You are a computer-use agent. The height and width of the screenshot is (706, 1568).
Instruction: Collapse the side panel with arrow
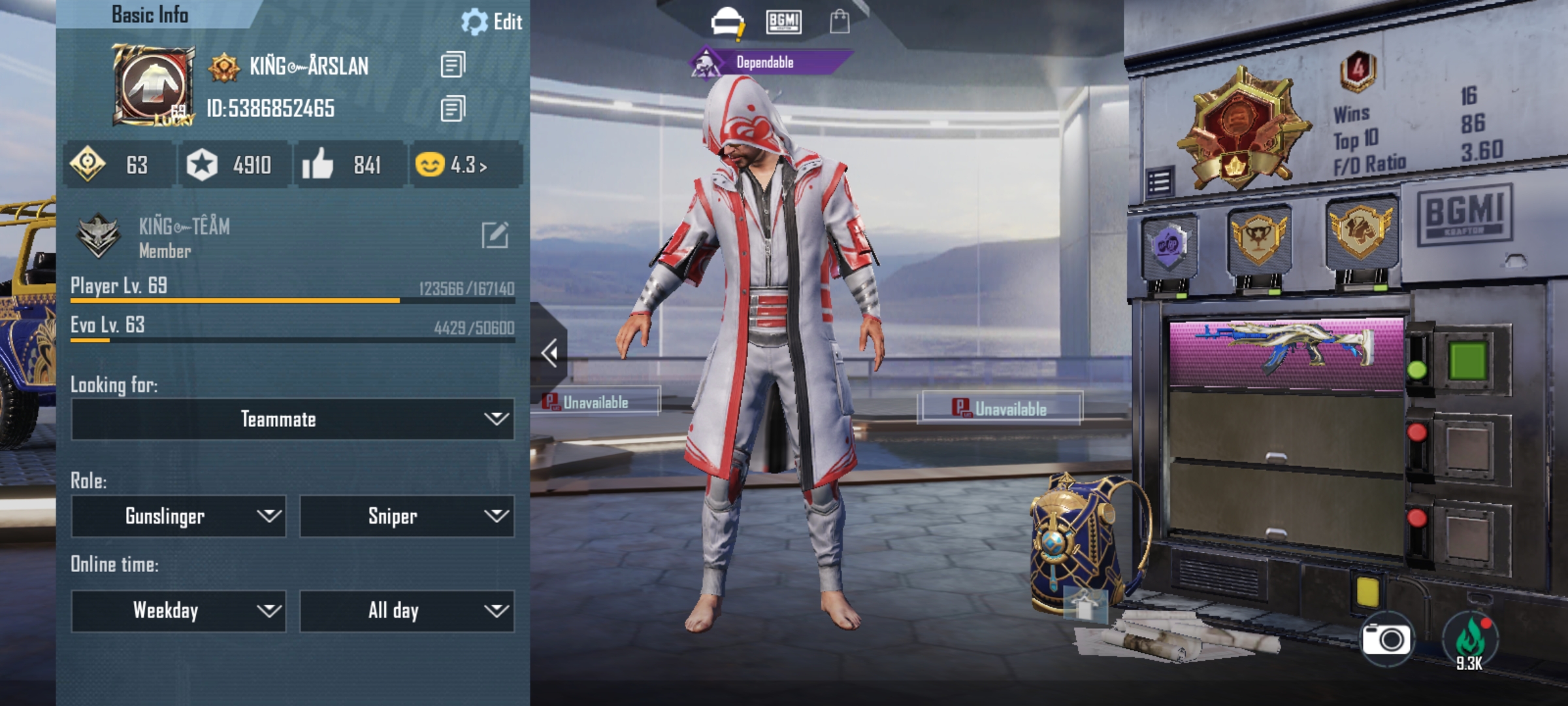pos(549,353)
